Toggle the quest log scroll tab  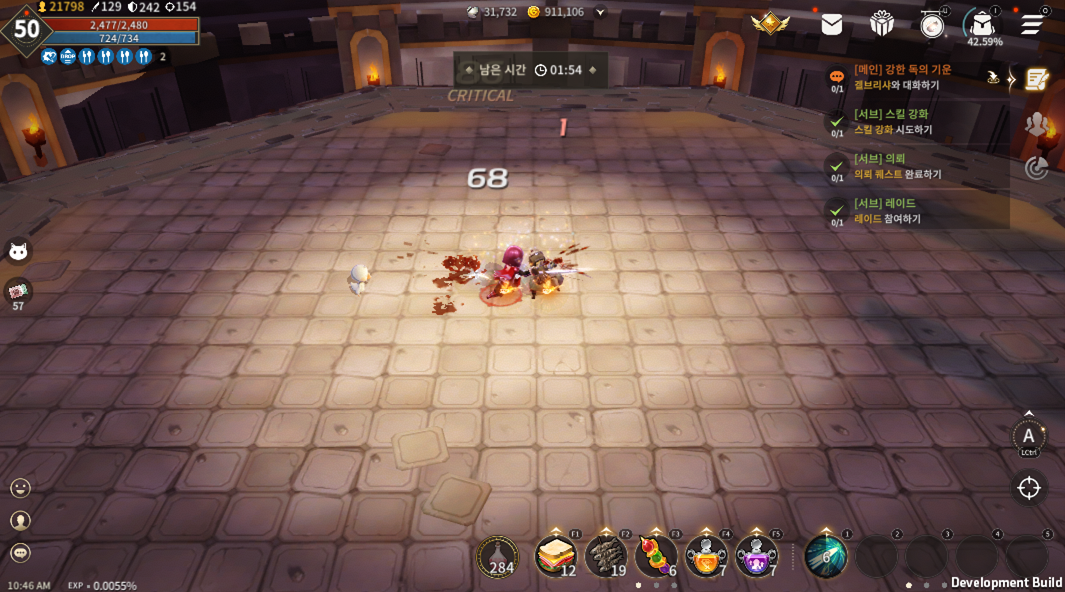(1037, 79)
